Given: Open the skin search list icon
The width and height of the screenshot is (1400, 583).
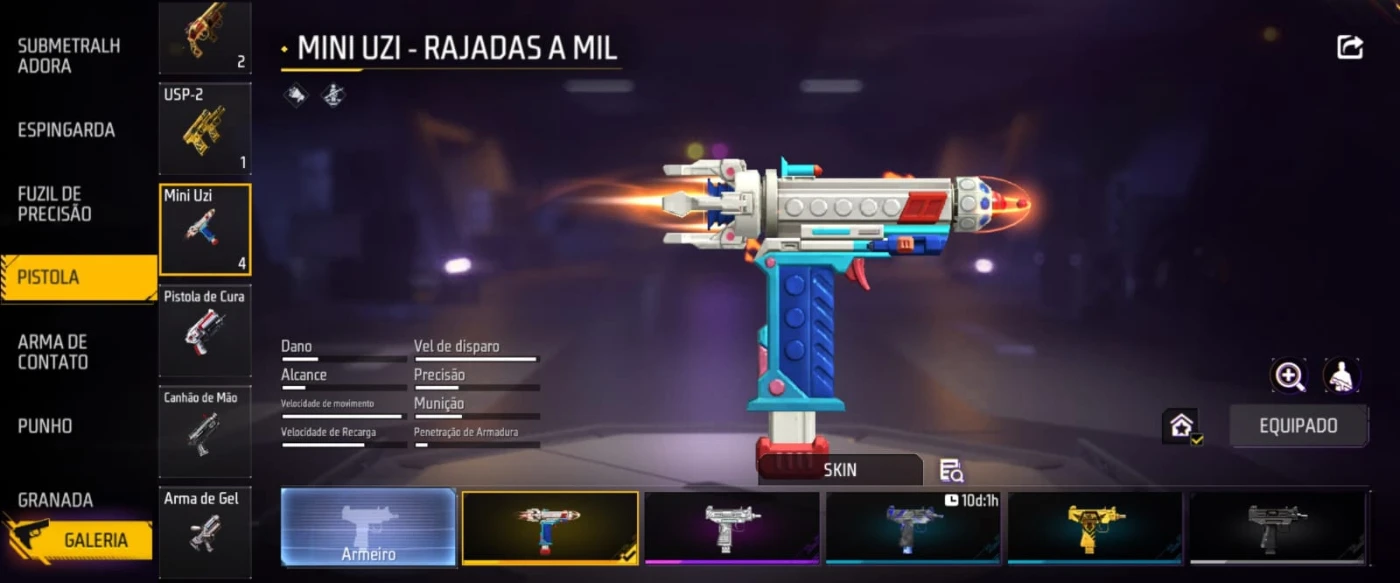Looking at the screenshot, I should 951,471.
